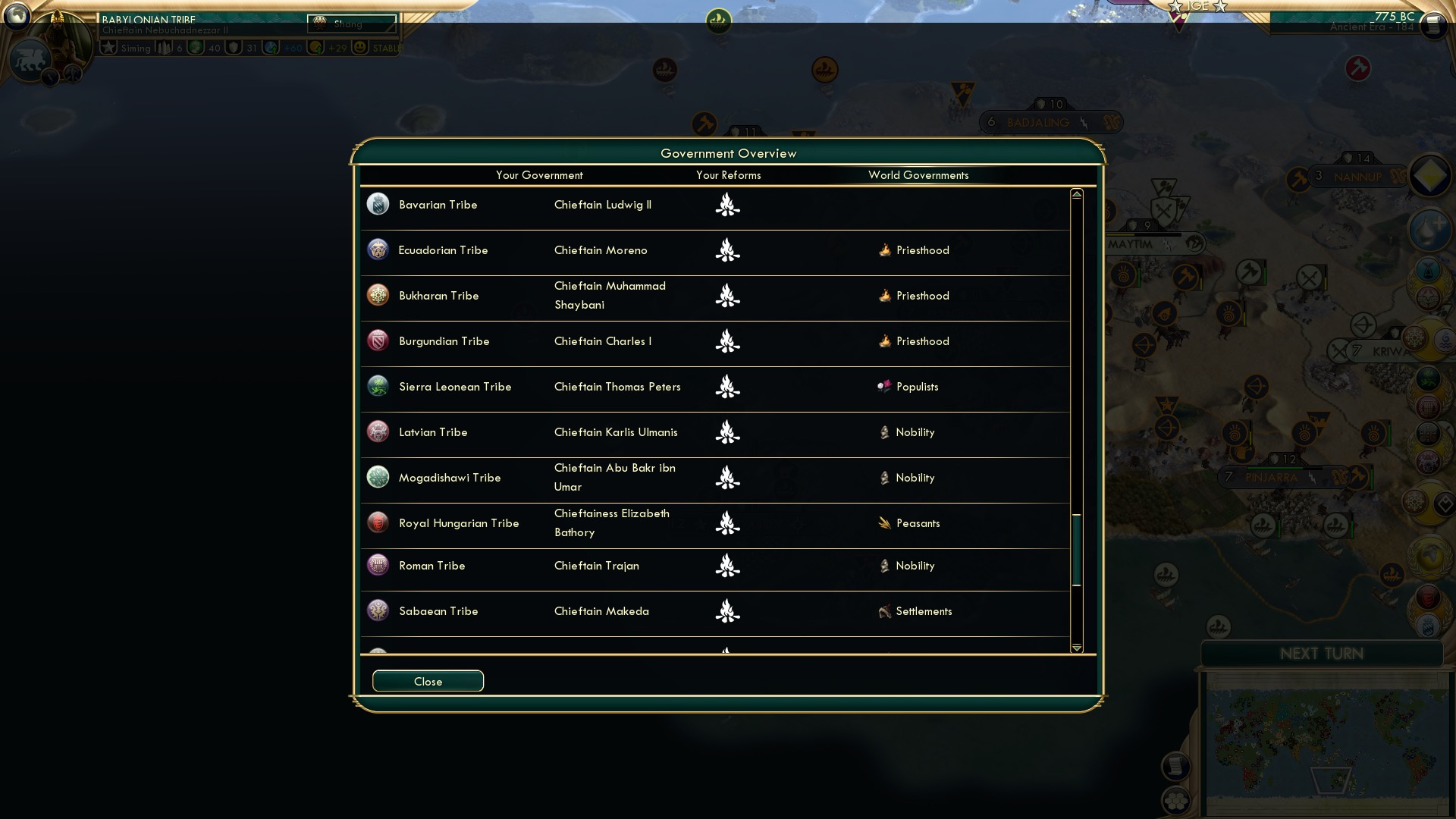1456x819 pixels.
Task: Click the globe button in top-left corner
Action: point(17,17)
